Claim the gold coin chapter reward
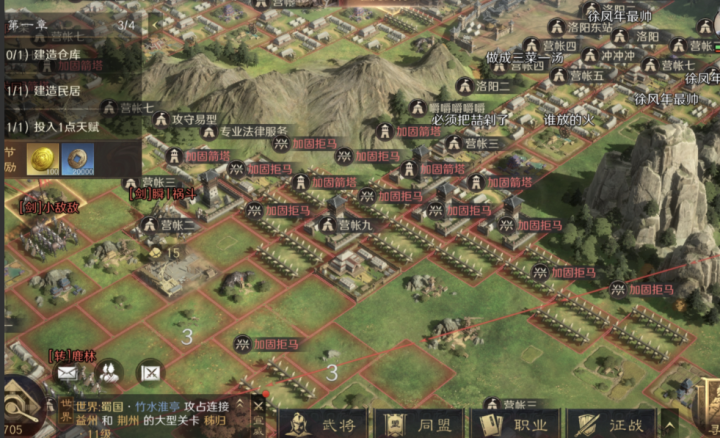 (42, 159)
